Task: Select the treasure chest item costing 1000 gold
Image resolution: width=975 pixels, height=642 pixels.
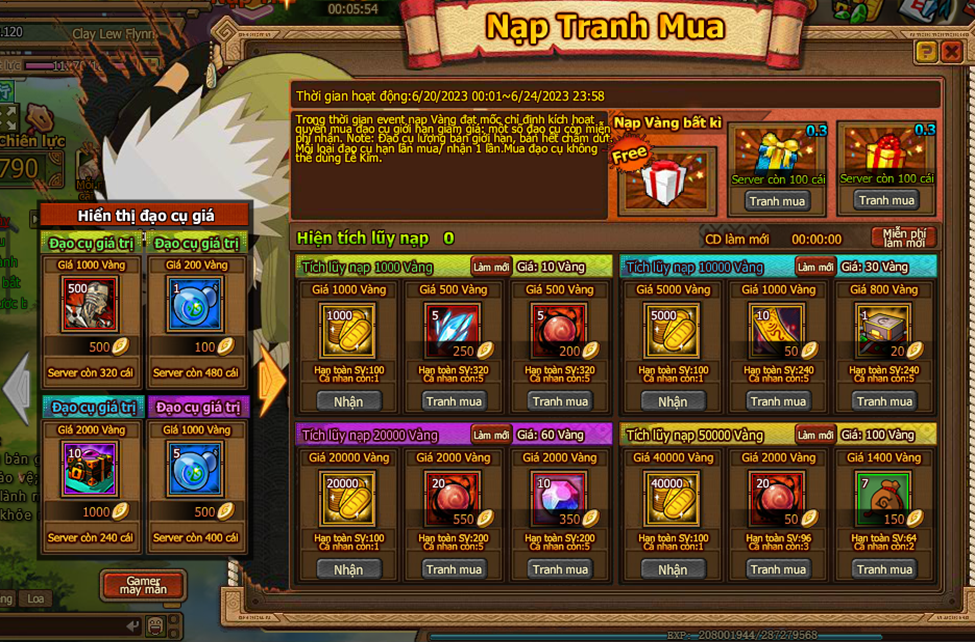Action: (90, 469)
